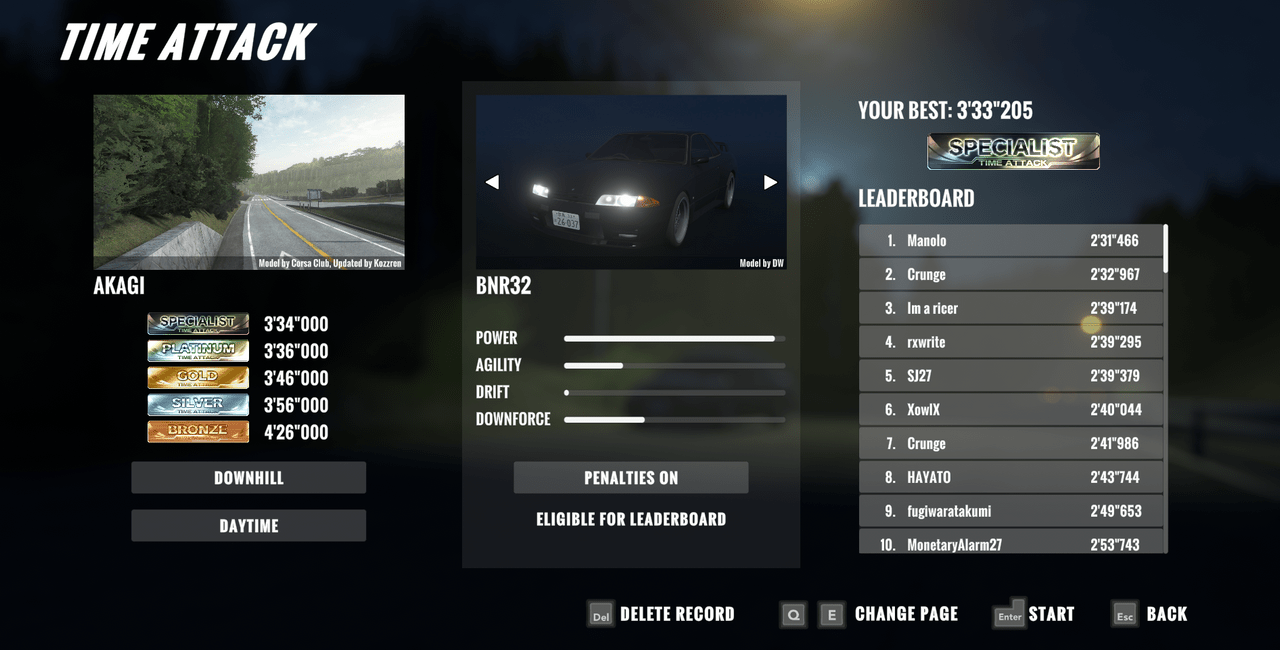Select XowlX's leaderboard row

pos(1011,410)
